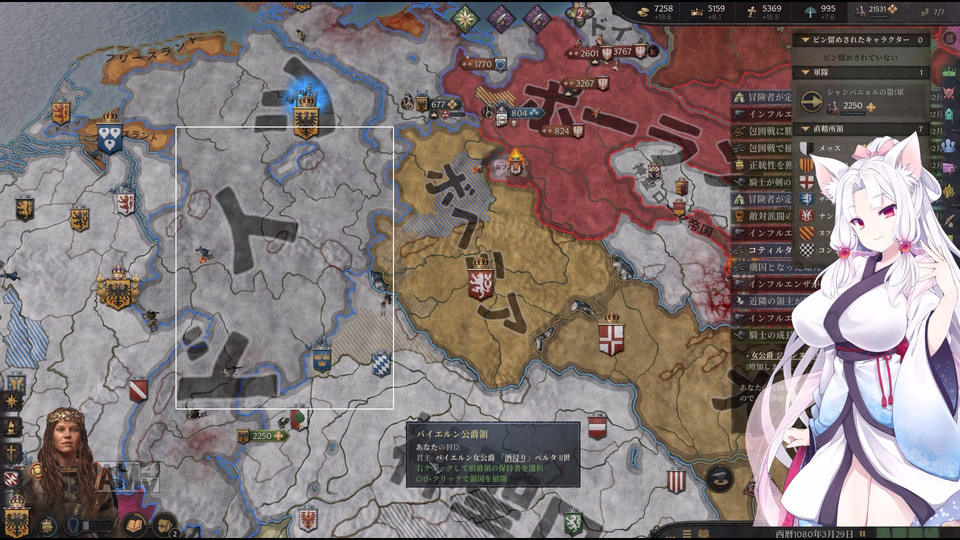The image size is (960, 540).
Task: Open the cross faith icon
Action: (14, 453)
